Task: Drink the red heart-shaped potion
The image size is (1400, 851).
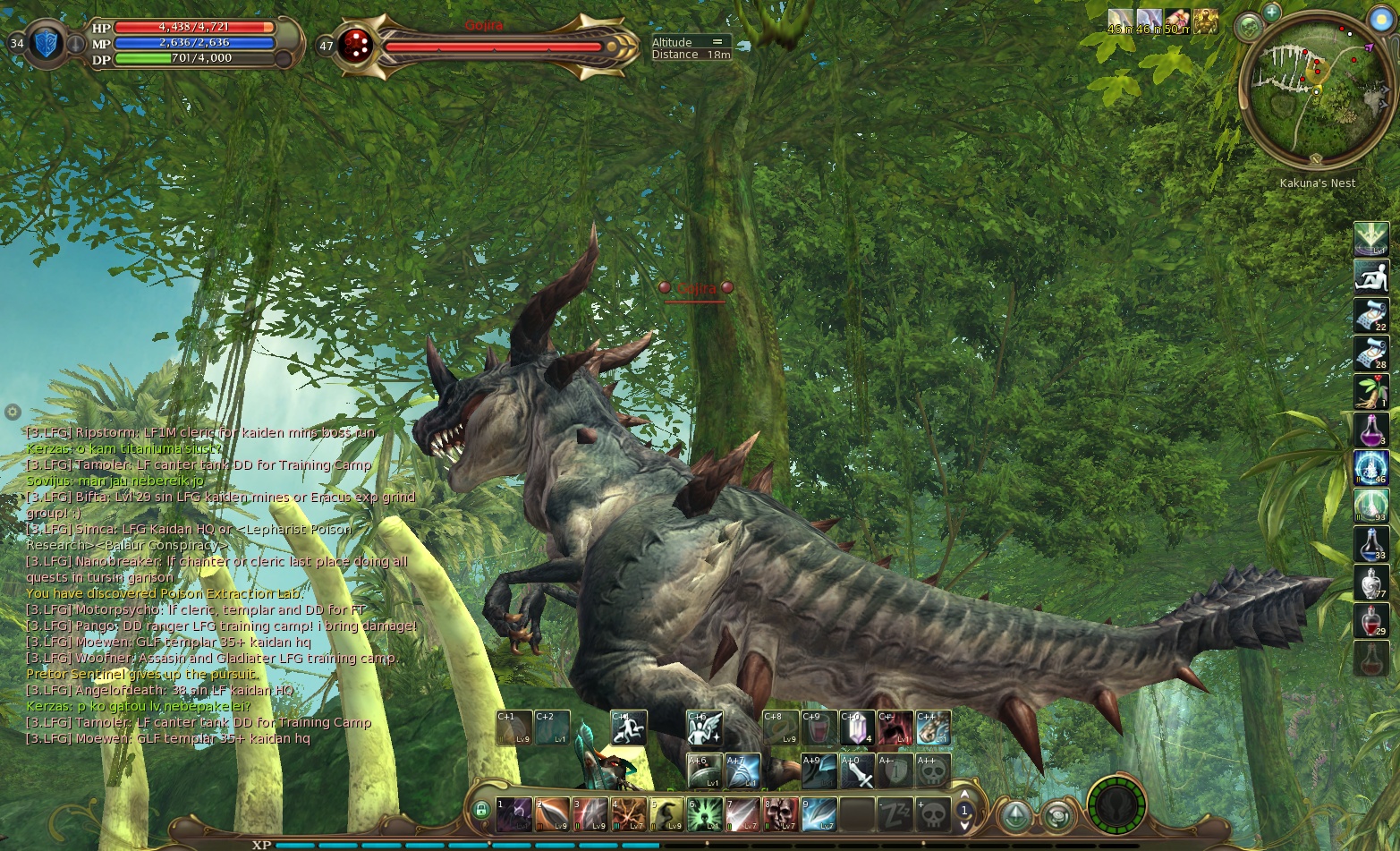Action: (x=1370, y=620)
